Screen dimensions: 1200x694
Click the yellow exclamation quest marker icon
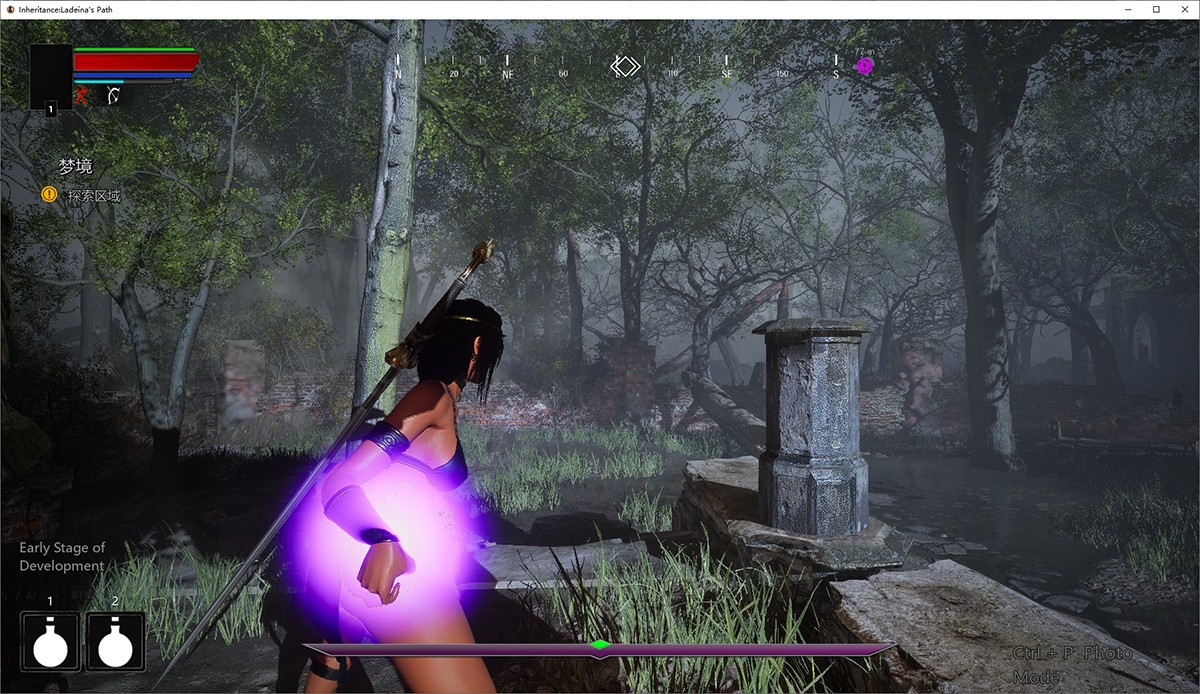point(49,195)
